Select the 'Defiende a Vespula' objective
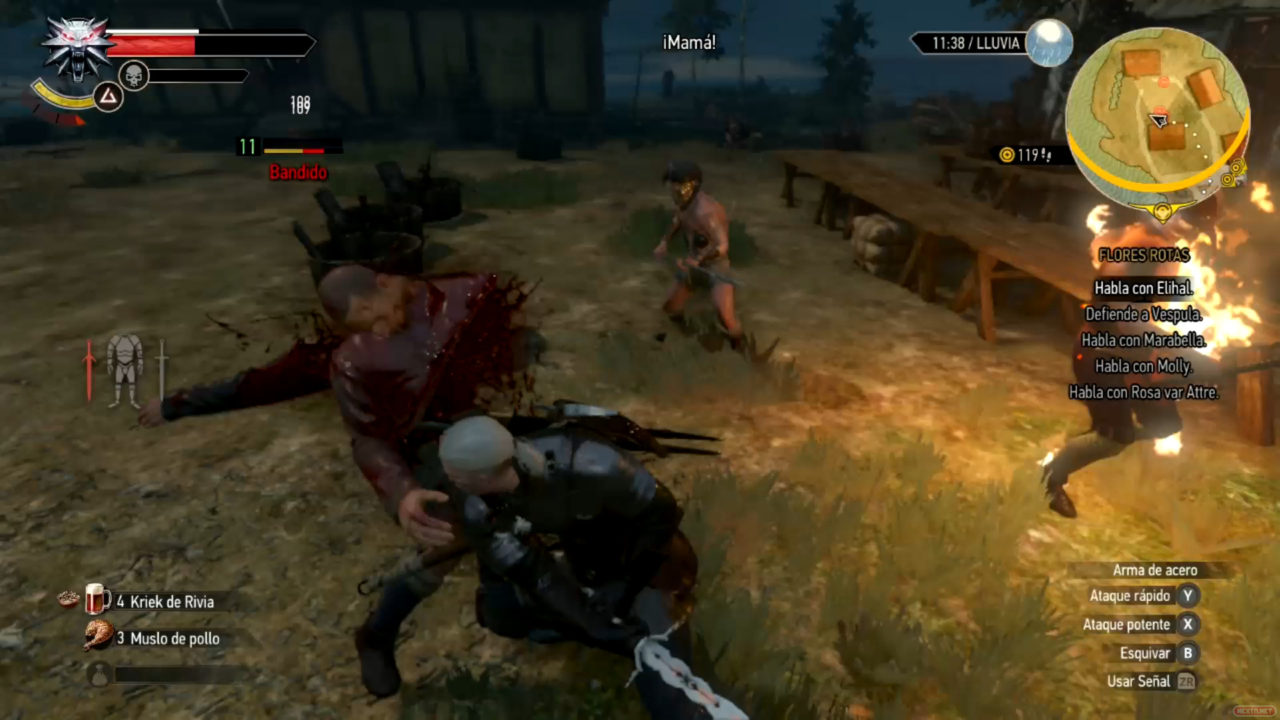Viewport: 1280px width, 720px height. click(1143, 314)
